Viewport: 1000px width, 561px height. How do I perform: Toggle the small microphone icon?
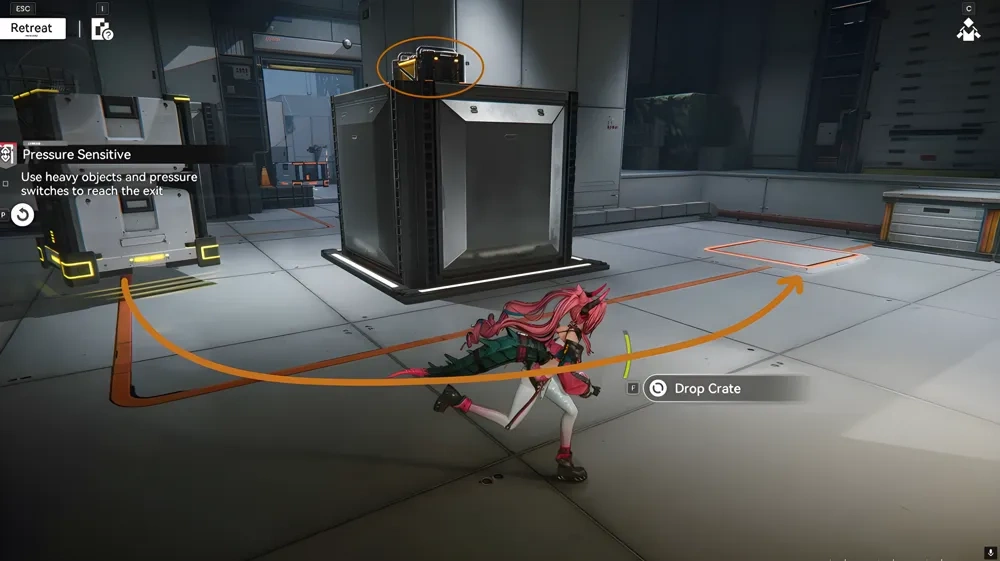point(989,552)
